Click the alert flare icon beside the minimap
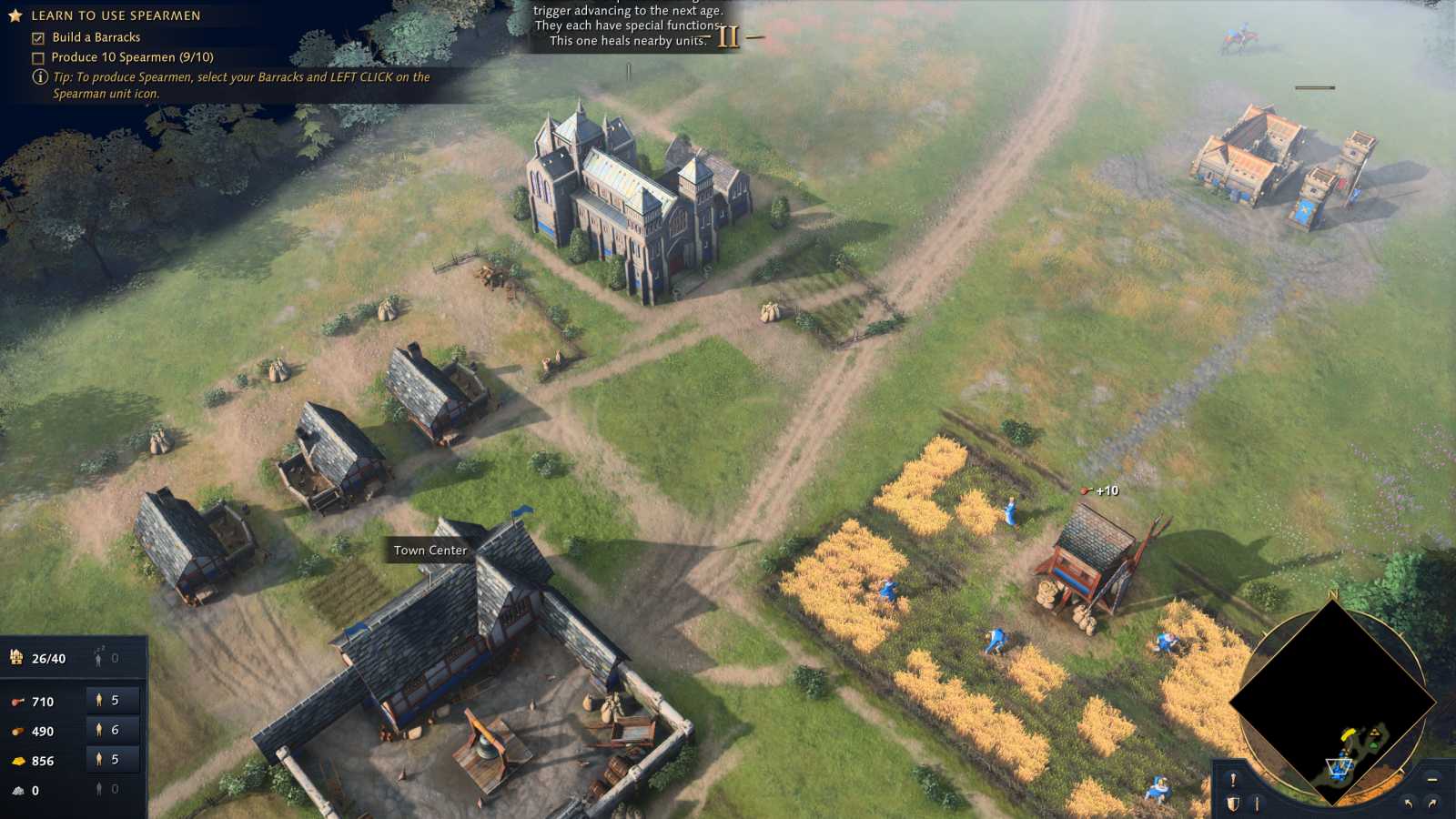1456x819 pixels. coord(1233,780)
